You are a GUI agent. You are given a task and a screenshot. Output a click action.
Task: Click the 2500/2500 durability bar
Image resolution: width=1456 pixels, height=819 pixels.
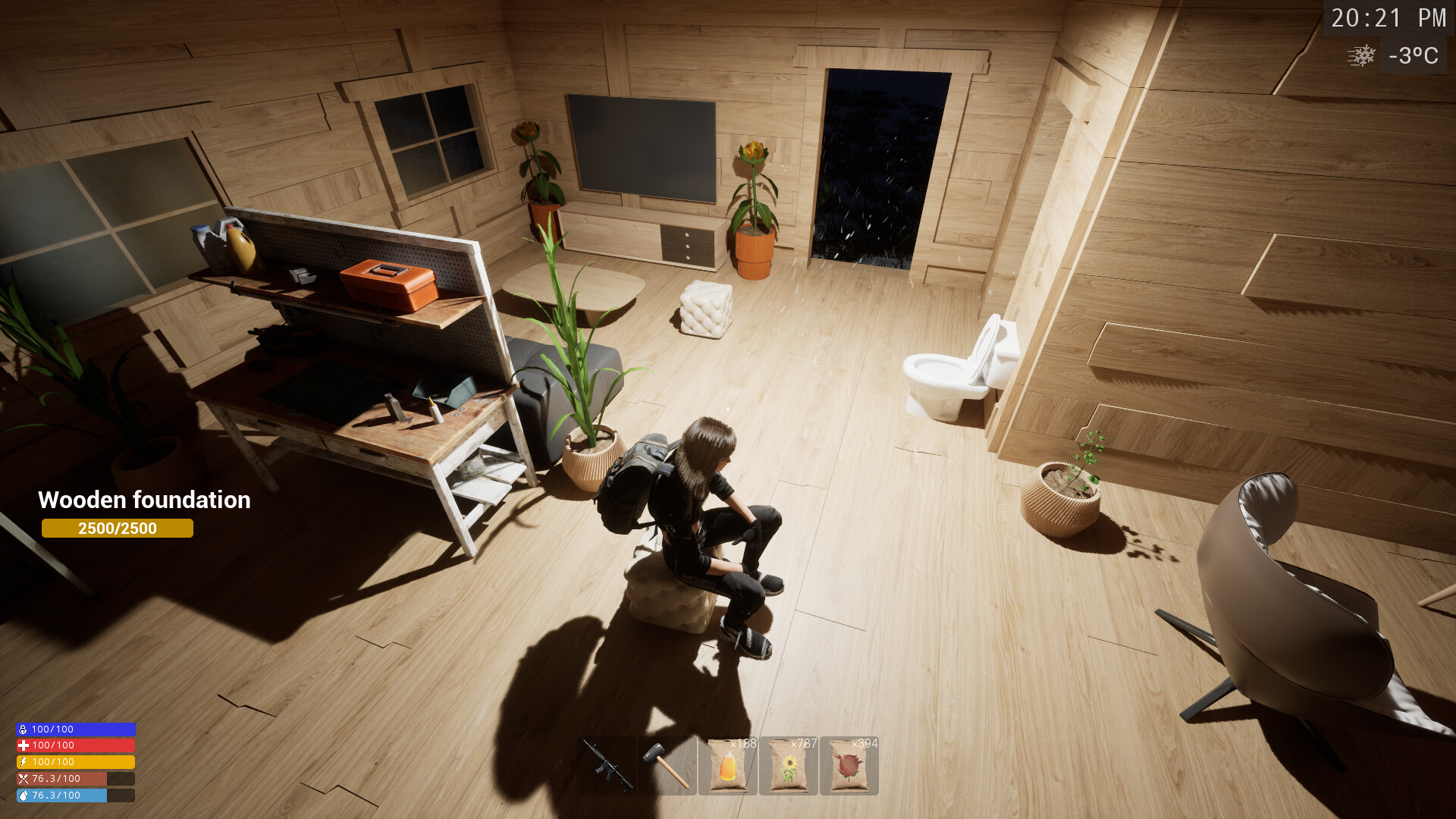[118, 529]
